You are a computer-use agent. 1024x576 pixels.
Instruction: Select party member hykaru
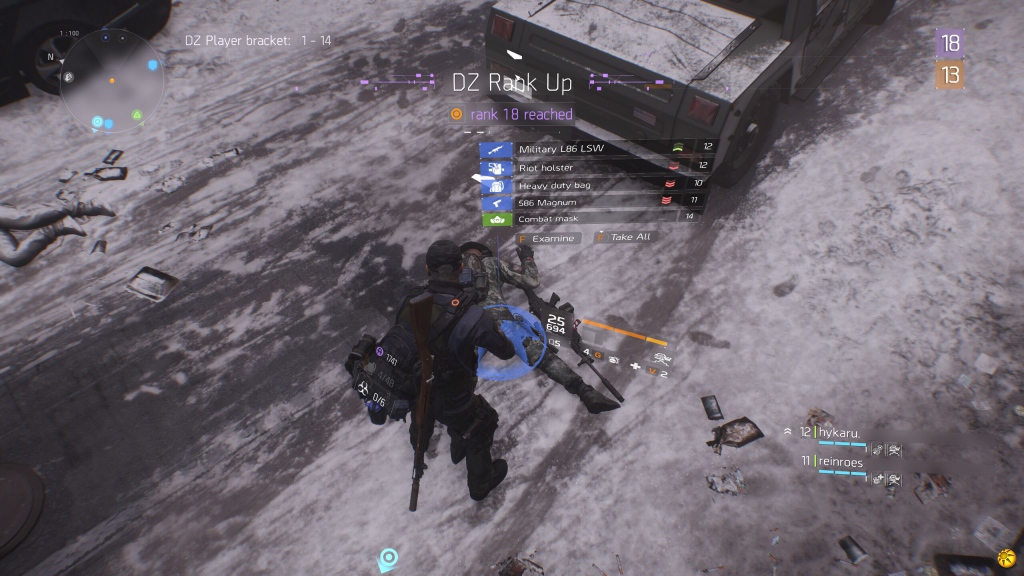pyautogui.click(x=840, y=433)
